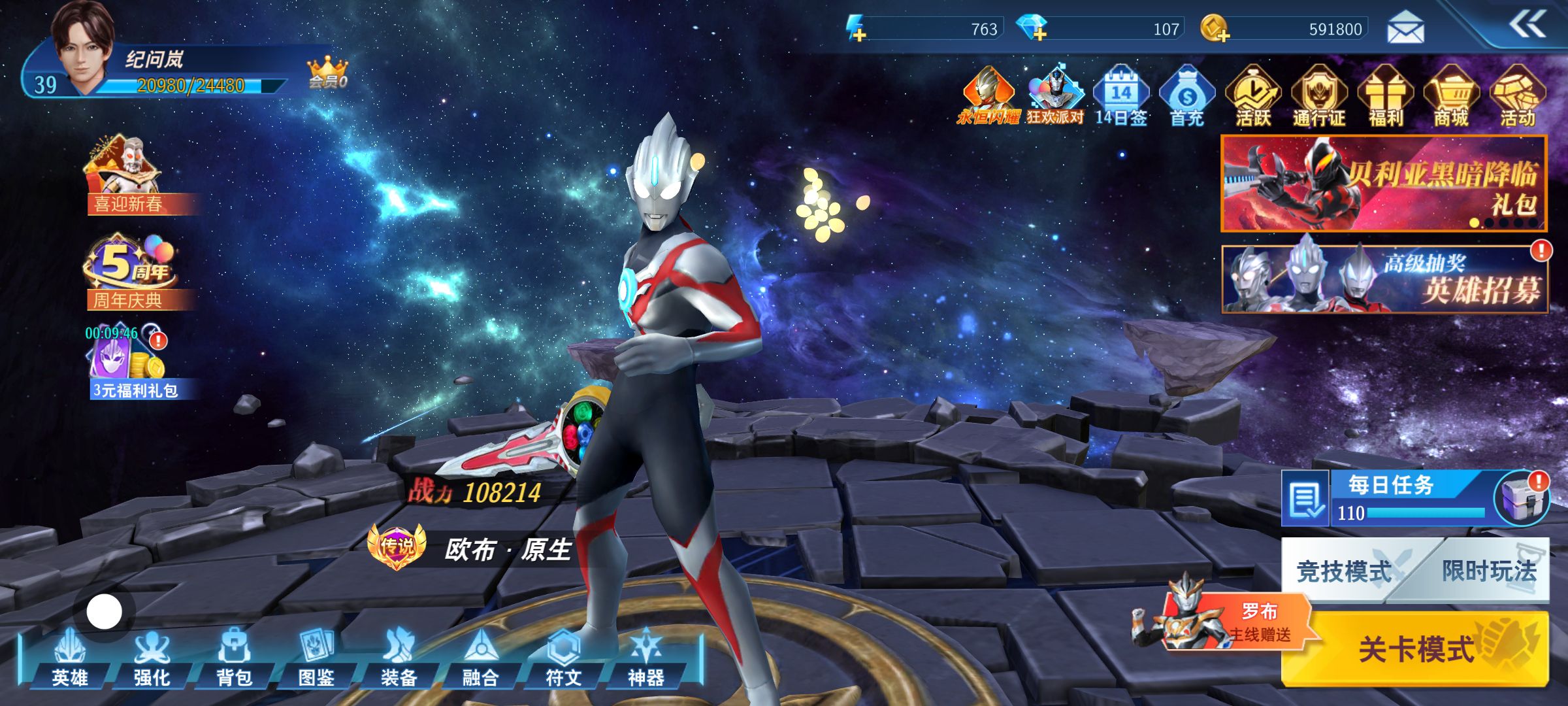Collapse the top menu with double-arrow button
This screenshot has height=706, width=1568.
[1527, 25]
